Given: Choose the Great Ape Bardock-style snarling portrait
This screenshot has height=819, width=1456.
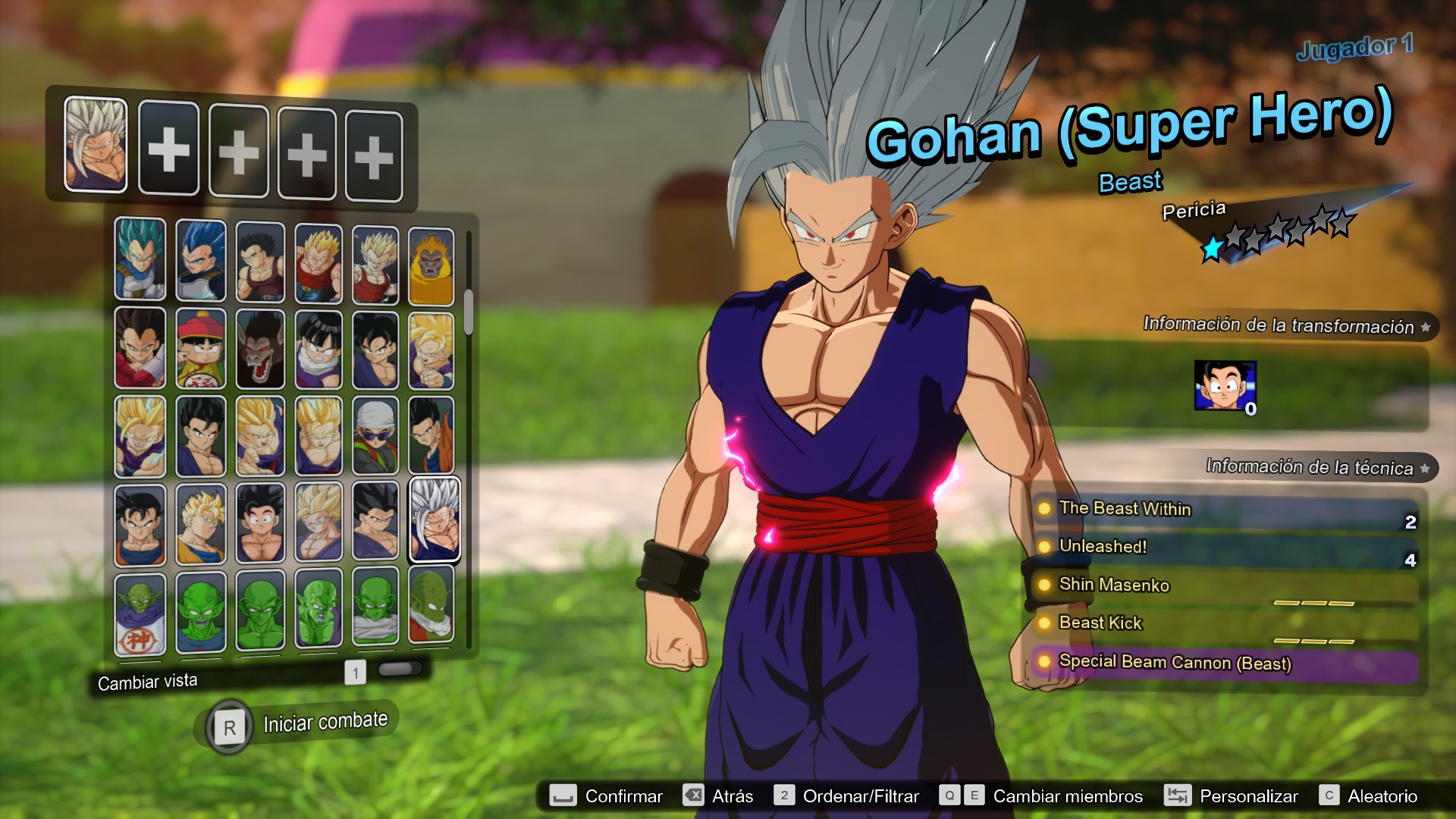Looking at the screenshot, I should (x=260, y=350).
